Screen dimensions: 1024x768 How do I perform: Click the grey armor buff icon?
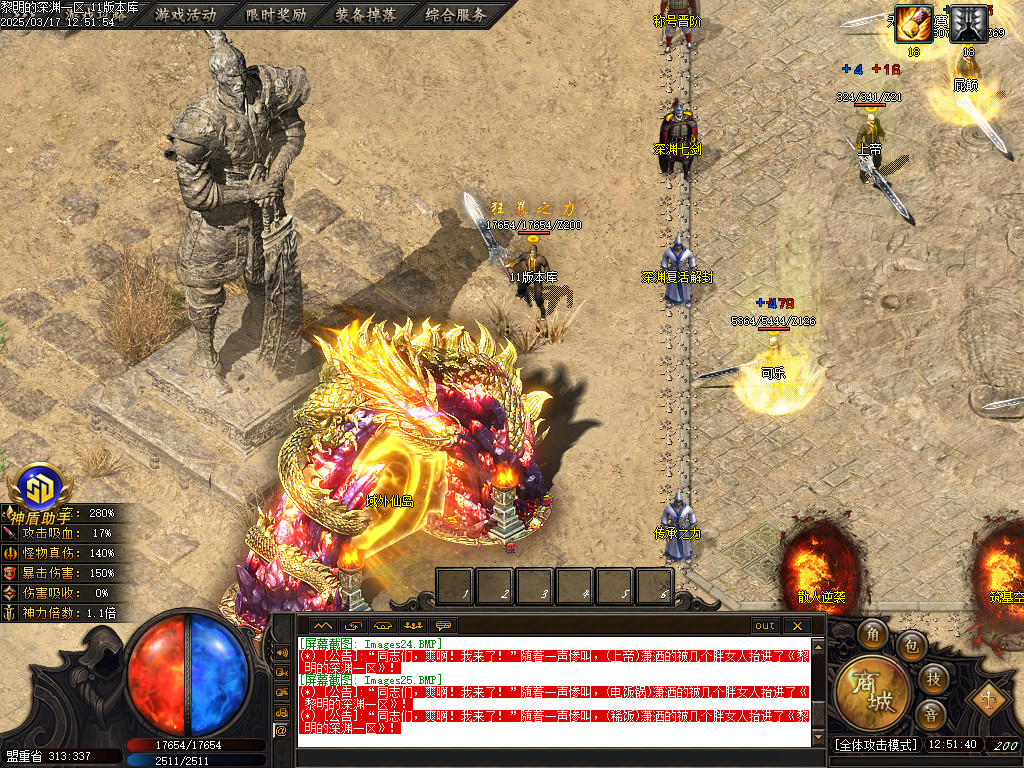click(x=968, y=23)
